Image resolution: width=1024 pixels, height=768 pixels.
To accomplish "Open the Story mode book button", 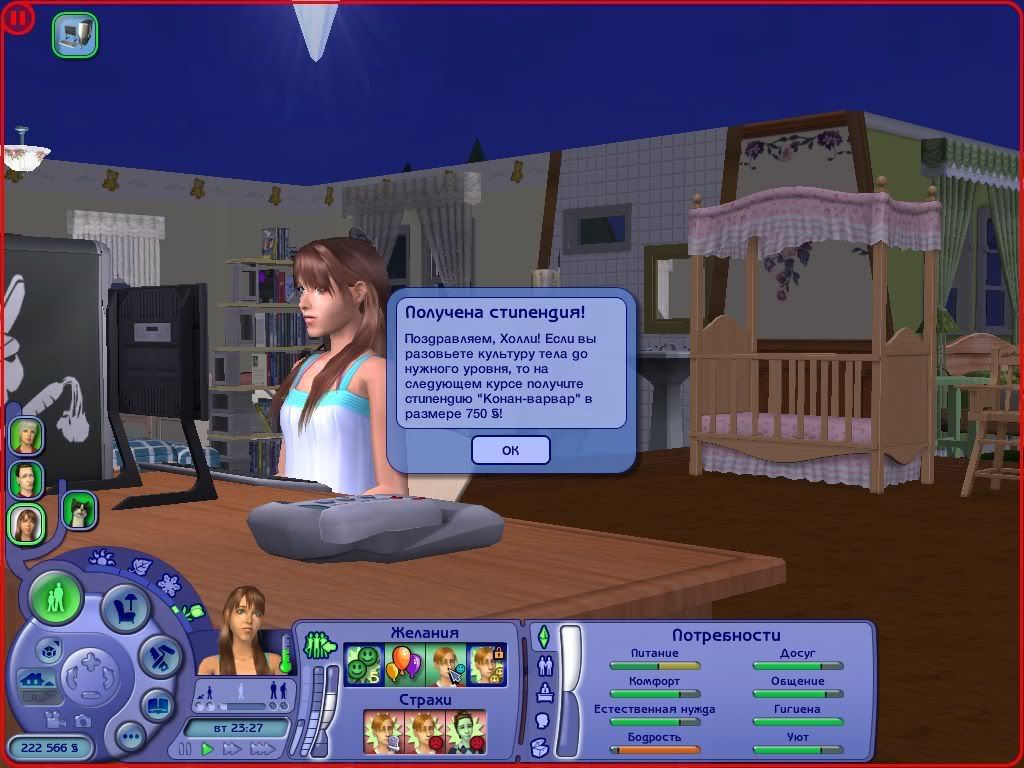I will click(157, 705).
